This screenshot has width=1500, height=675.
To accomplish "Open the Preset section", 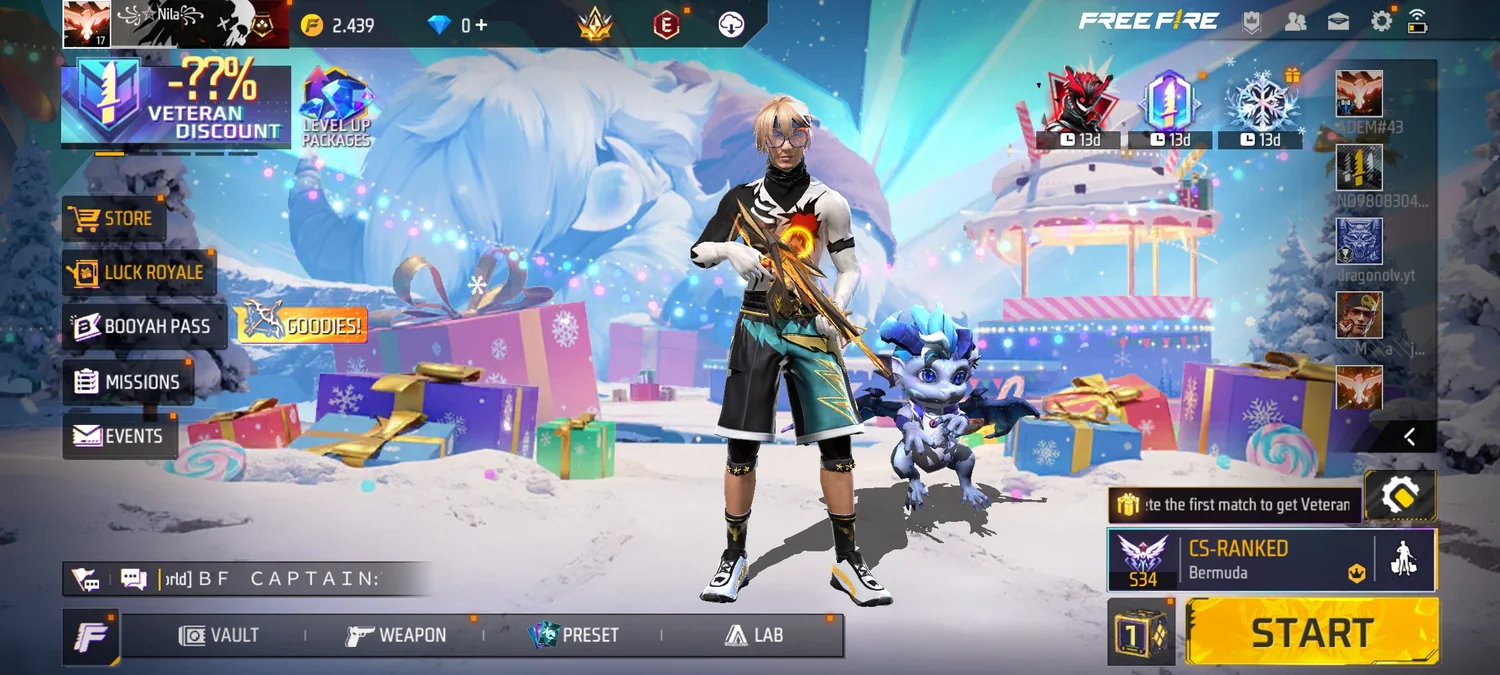I will (574, 635).
